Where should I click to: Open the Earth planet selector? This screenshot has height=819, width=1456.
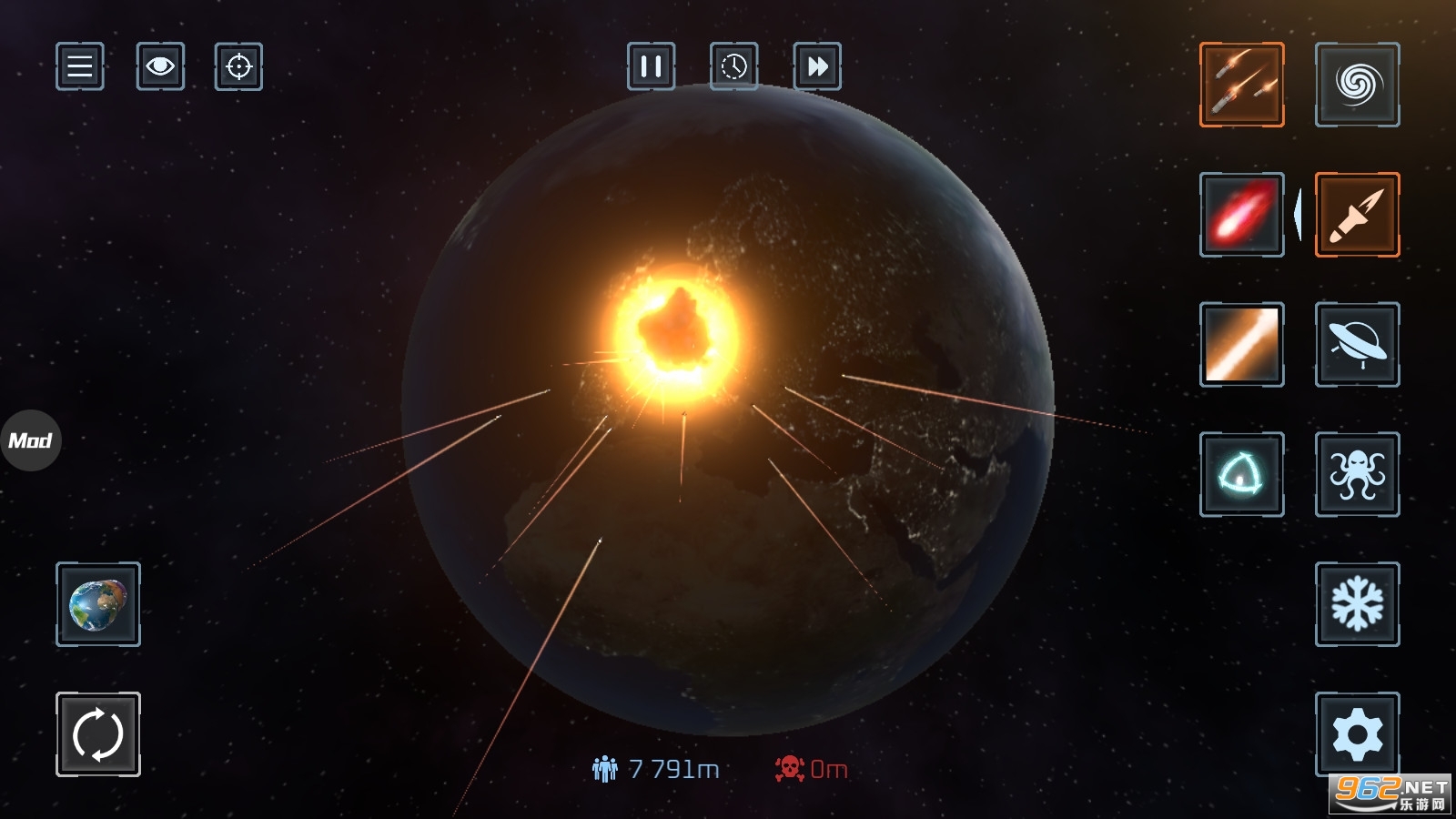point(98,604)
